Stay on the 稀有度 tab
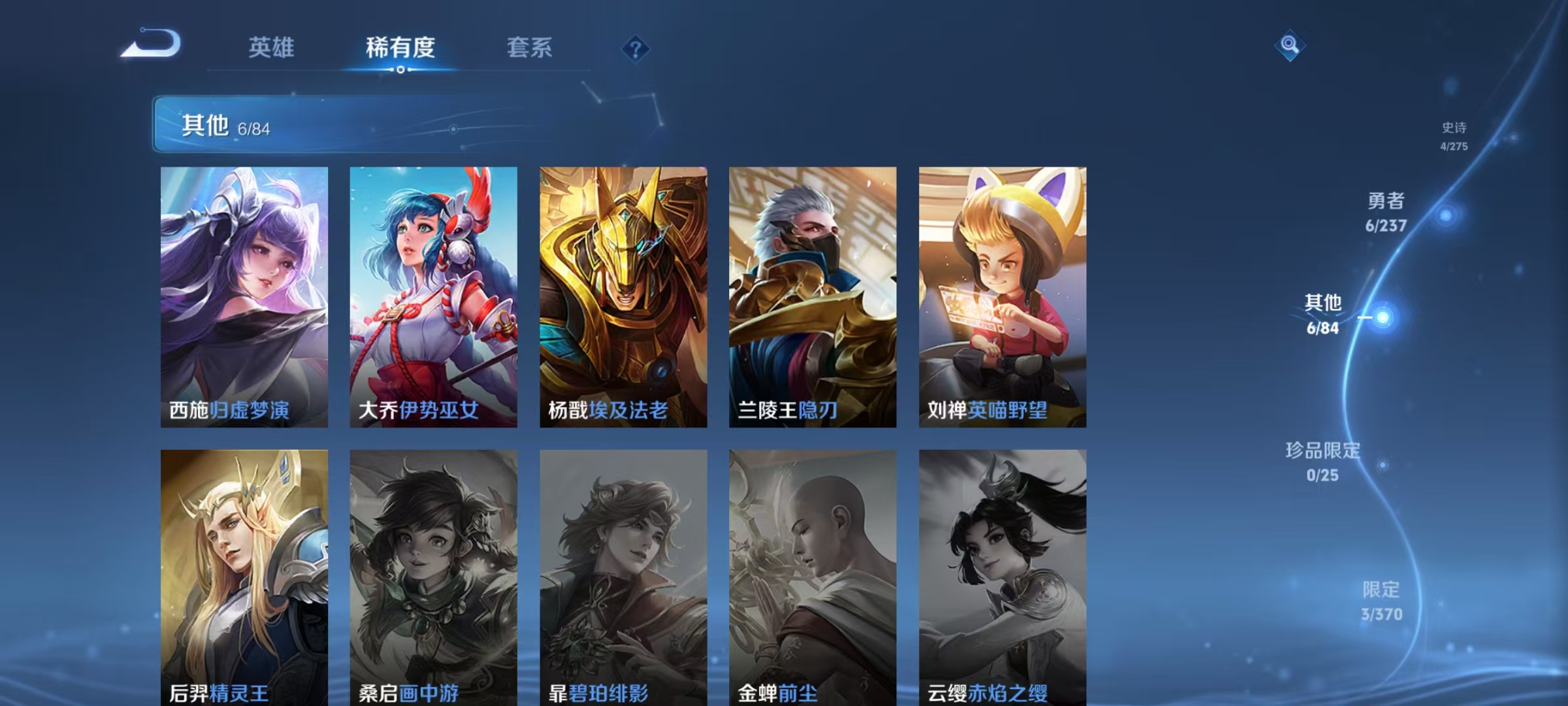Screen dimensions: 1568x706 (400, 47)
